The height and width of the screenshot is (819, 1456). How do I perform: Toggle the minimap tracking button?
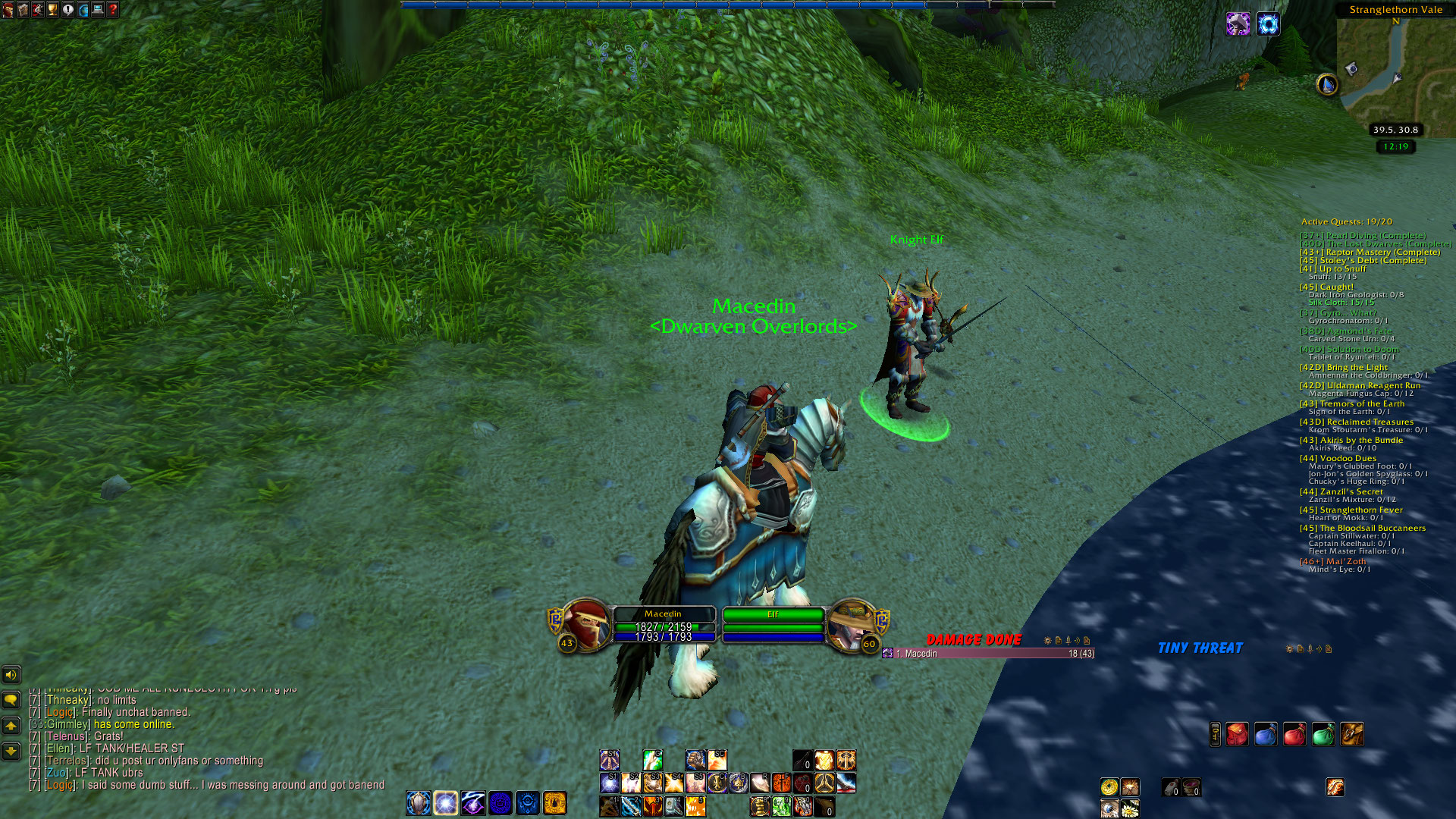[1327, 84]
